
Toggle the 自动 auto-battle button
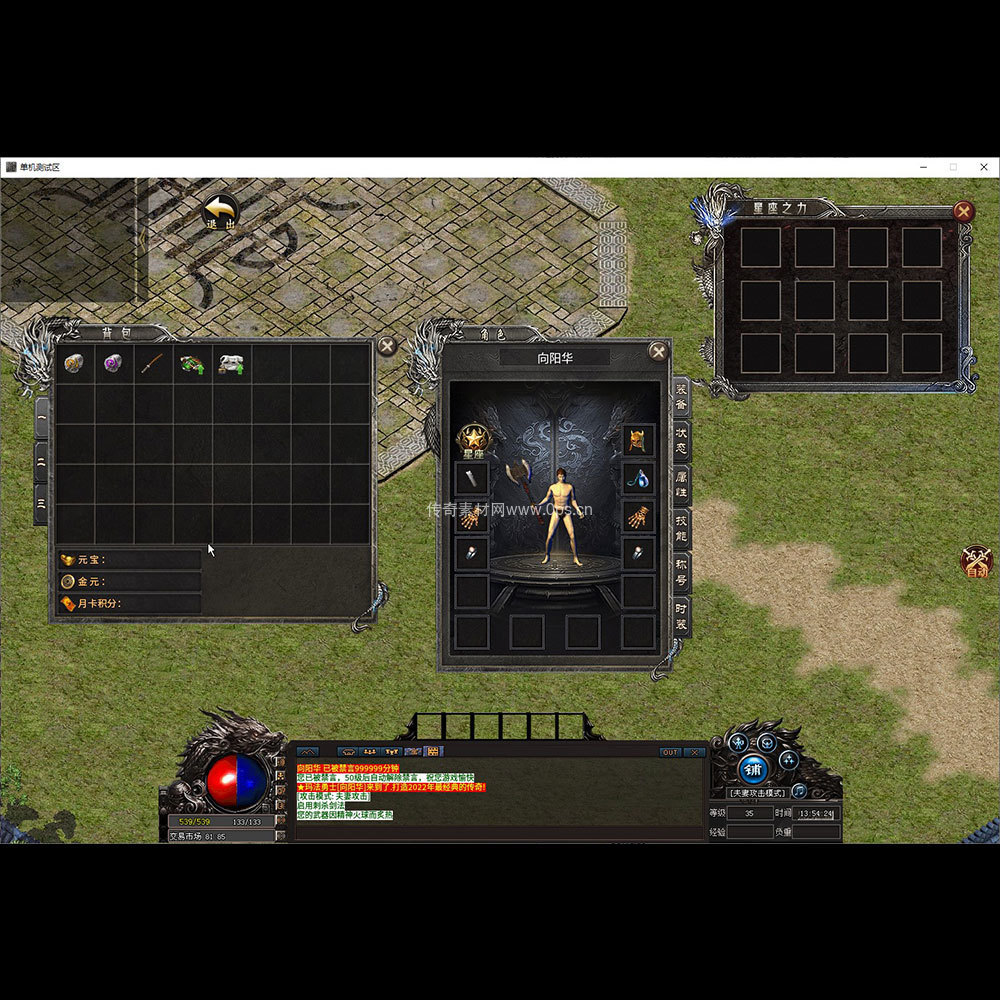(x=976, y=562)
